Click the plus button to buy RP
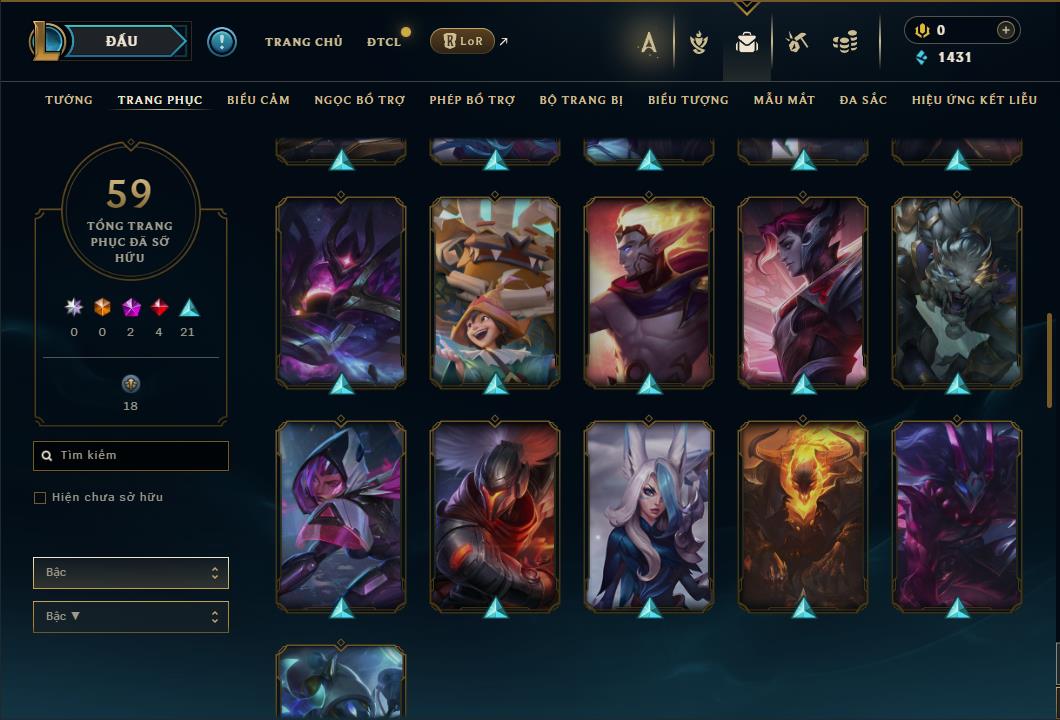Viewport: 1060px width, 720px height. click(x=1005, y=30)
